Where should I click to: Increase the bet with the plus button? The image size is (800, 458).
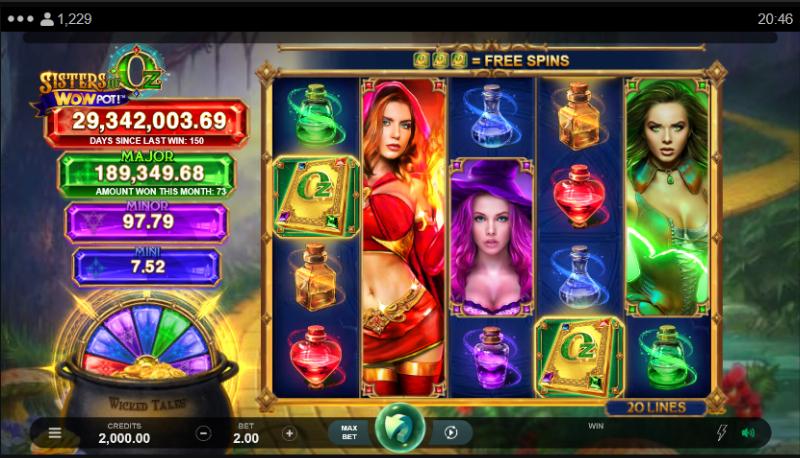pos(289,433)
